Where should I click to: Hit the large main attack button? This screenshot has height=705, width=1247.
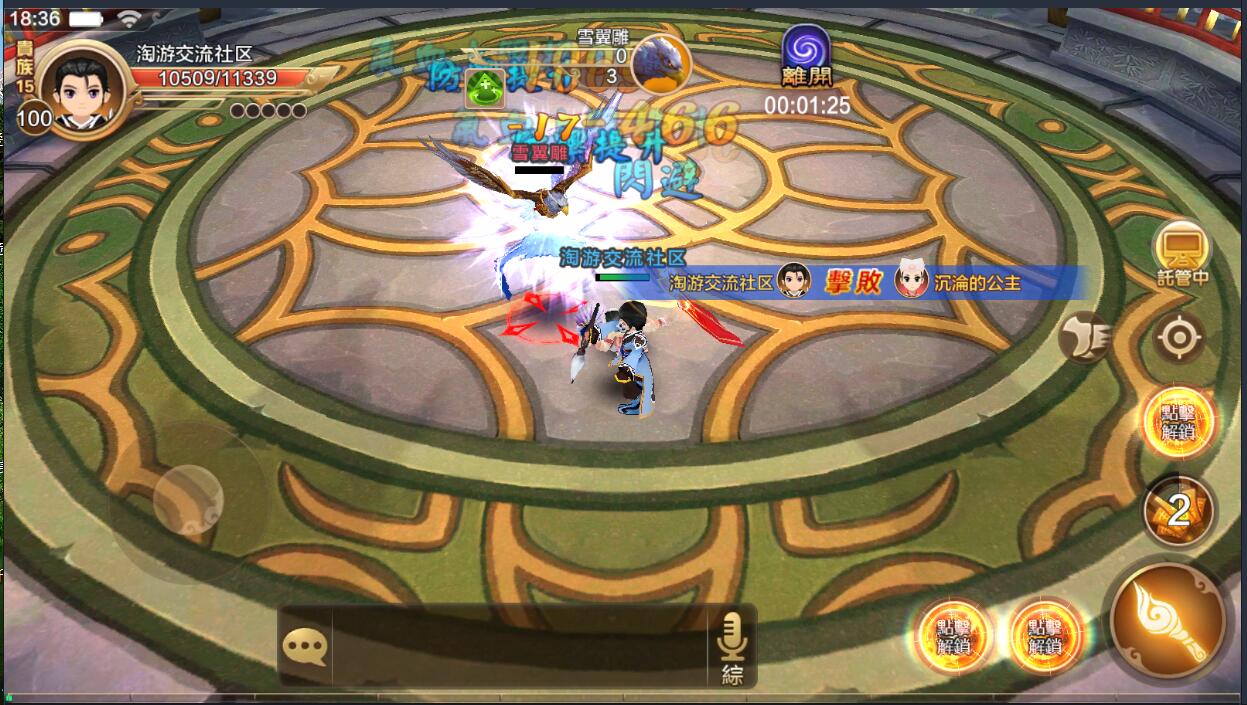click(x=1167, y=619)
